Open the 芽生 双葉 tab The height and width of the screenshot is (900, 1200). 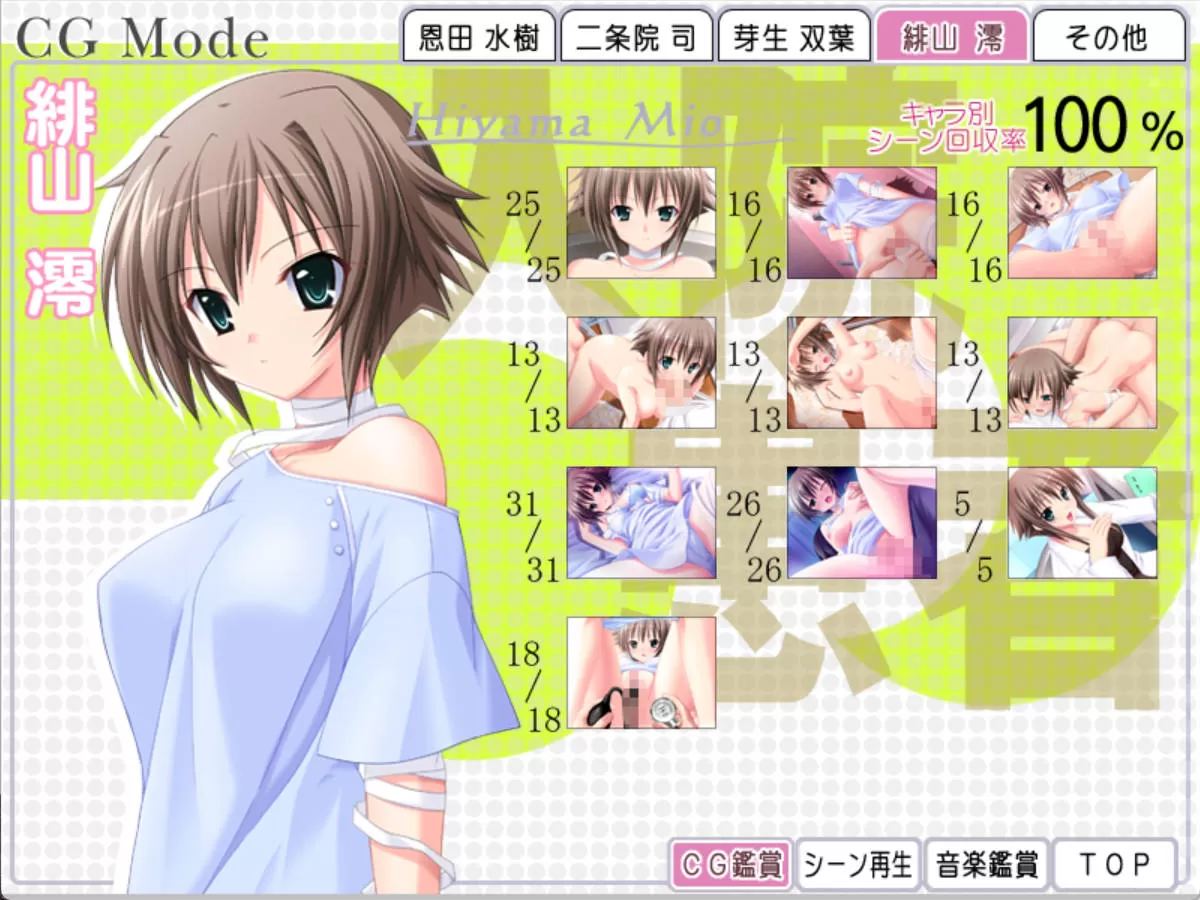pyautogui.click(x=794, y=38)
